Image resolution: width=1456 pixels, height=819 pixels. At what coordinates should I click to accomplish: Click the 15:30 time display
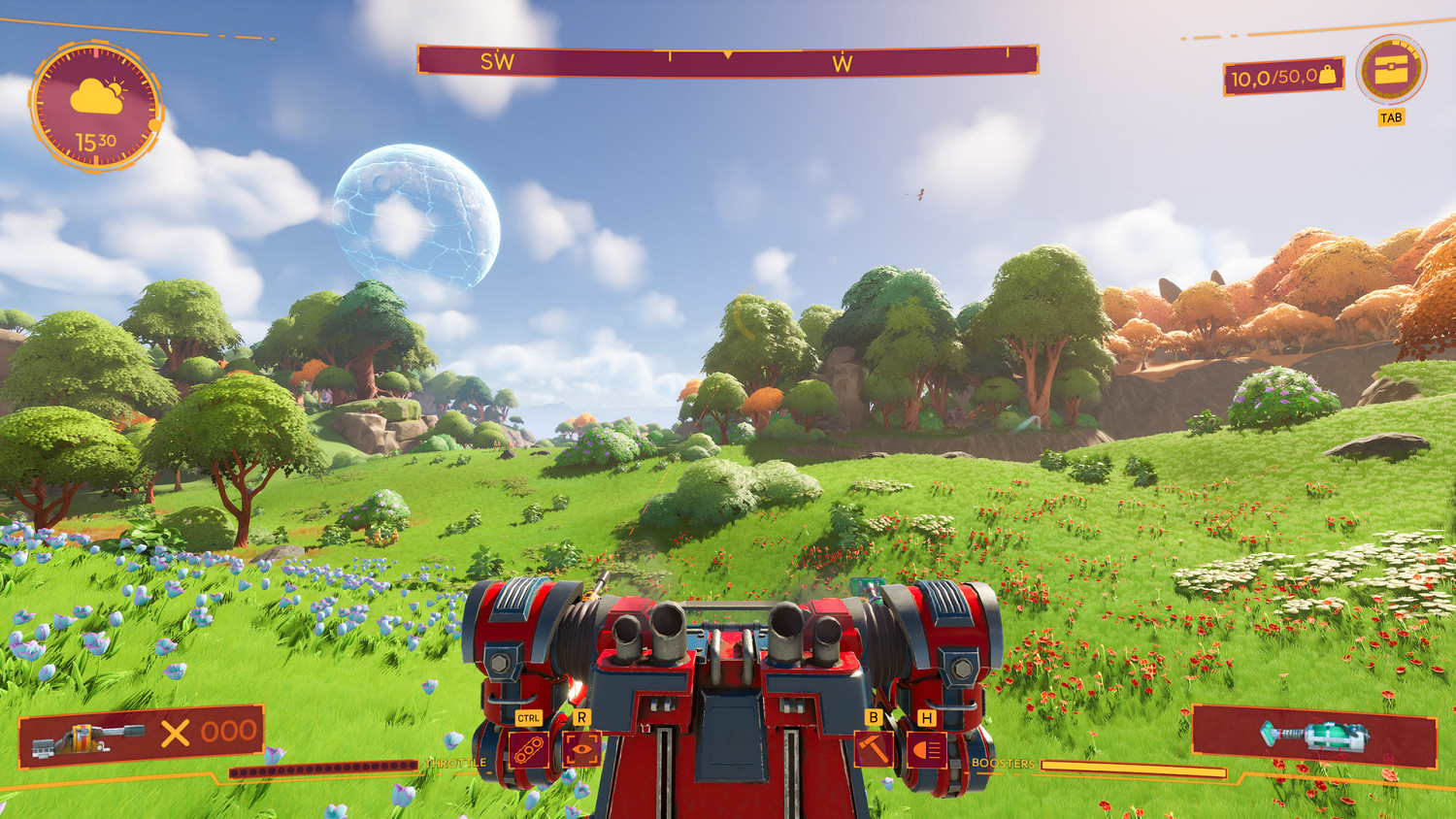[97, 140]
